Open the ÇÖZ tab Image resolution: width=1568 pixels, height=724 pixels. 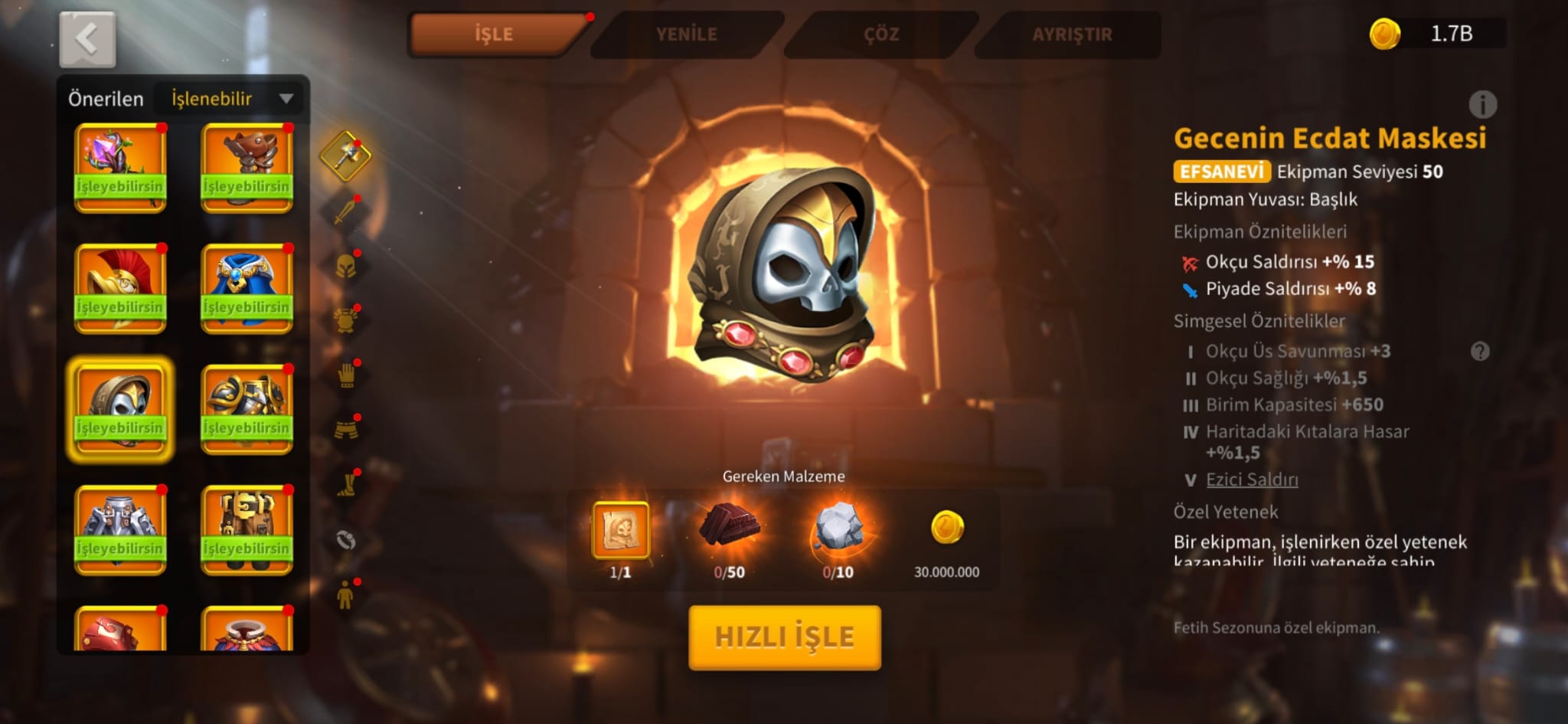(x=880, y=34)
